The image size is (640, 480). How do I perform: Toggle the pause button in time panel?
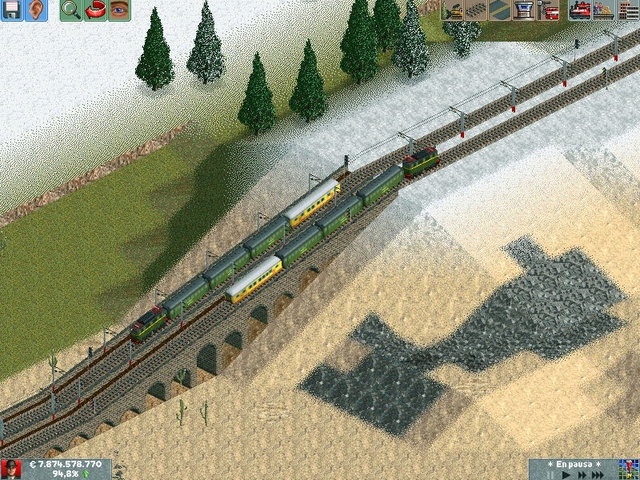click(549, 475)
